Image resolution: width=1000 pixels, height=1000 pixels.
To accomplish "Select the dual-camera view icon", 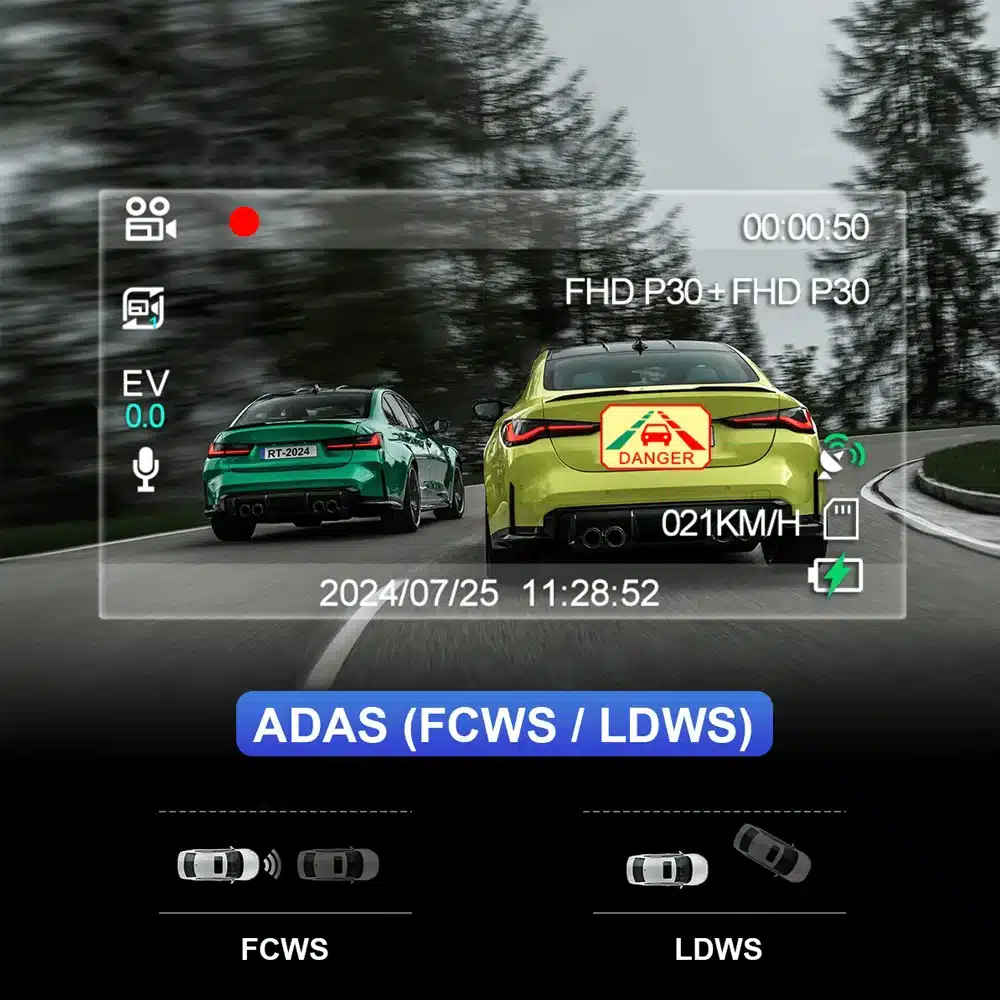I will click(x=143, y=308).
